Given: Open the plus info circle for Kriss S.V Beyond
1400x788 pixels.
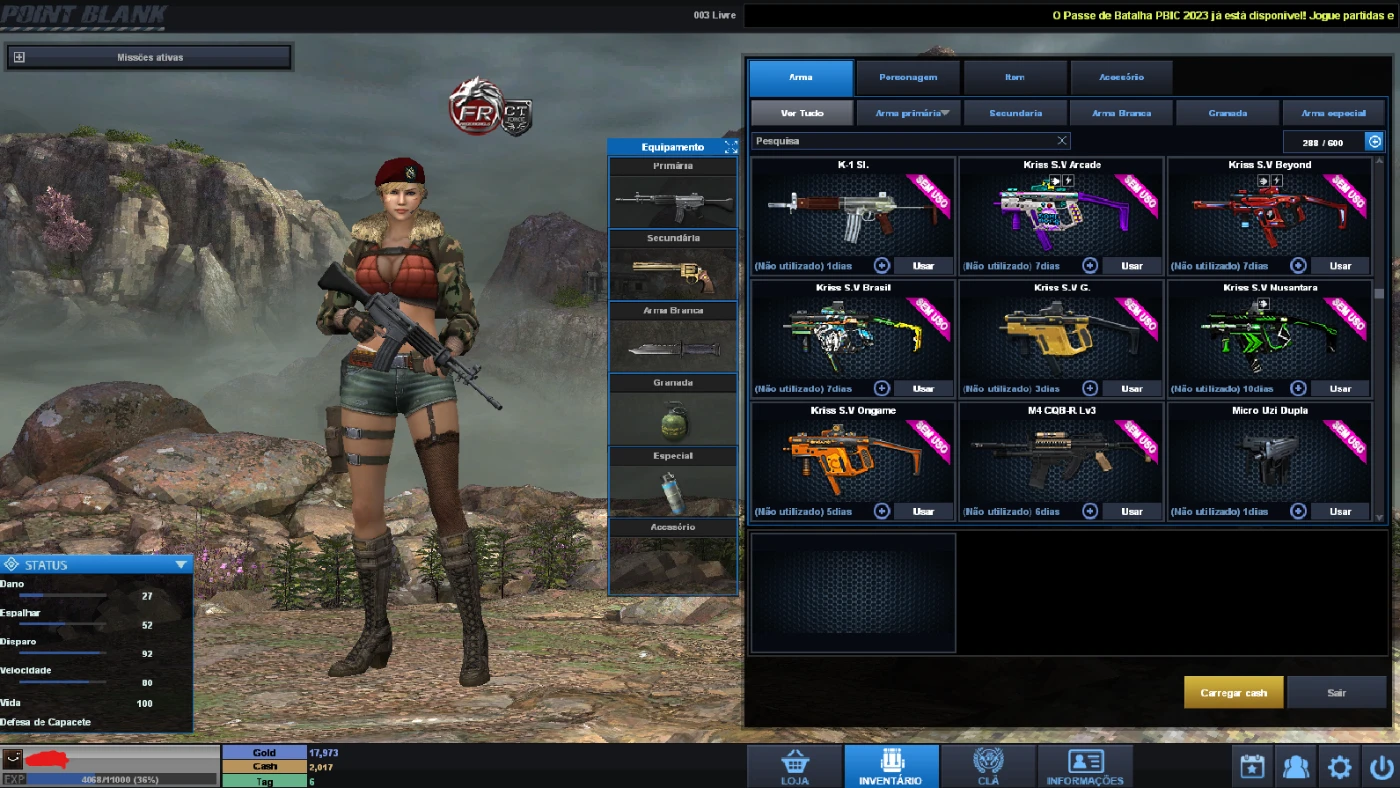Looking at the screenshot, I should (1298, 265).
